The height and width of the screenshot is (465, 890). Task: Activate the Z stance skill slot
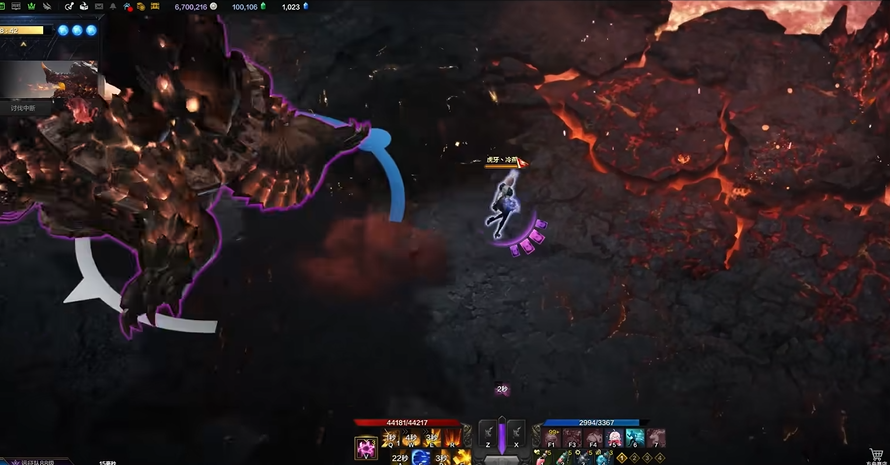(487, 433)
